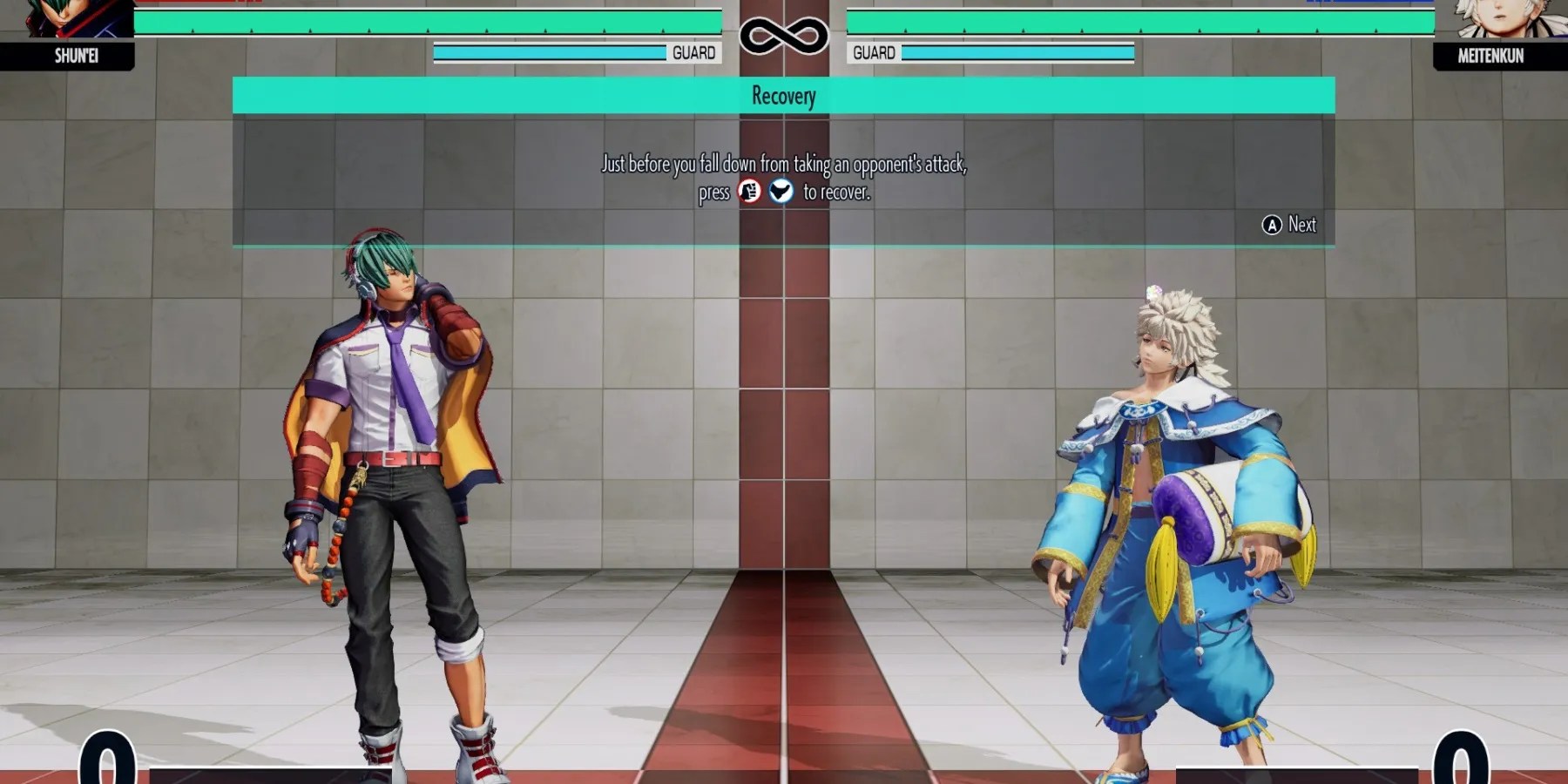1568x784 pixels.
Task: Click the infinity timer symbol at top center
Action: (782, 36)
